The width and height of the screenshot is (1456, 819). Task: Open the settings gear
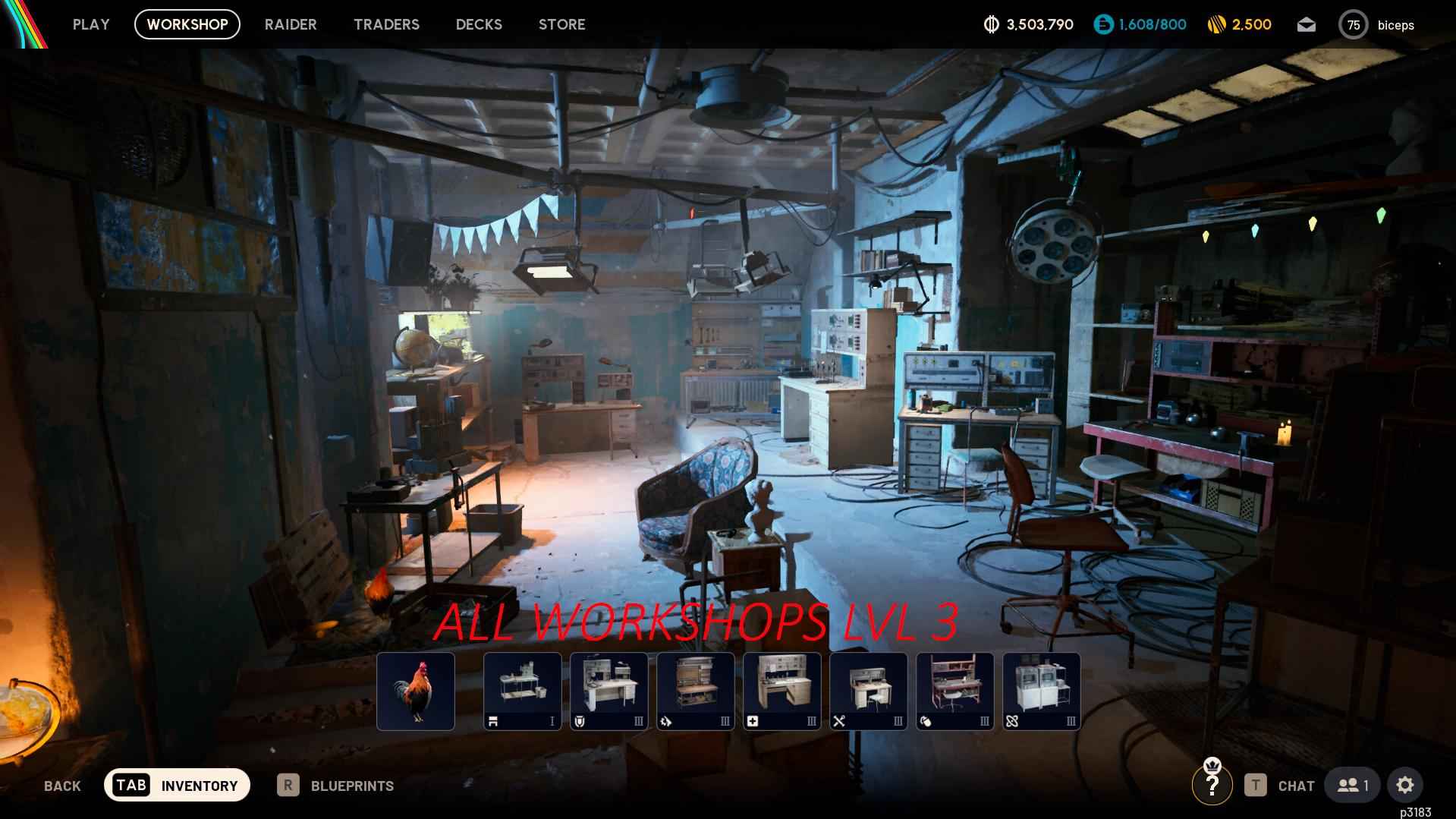tap(1406, 785)
